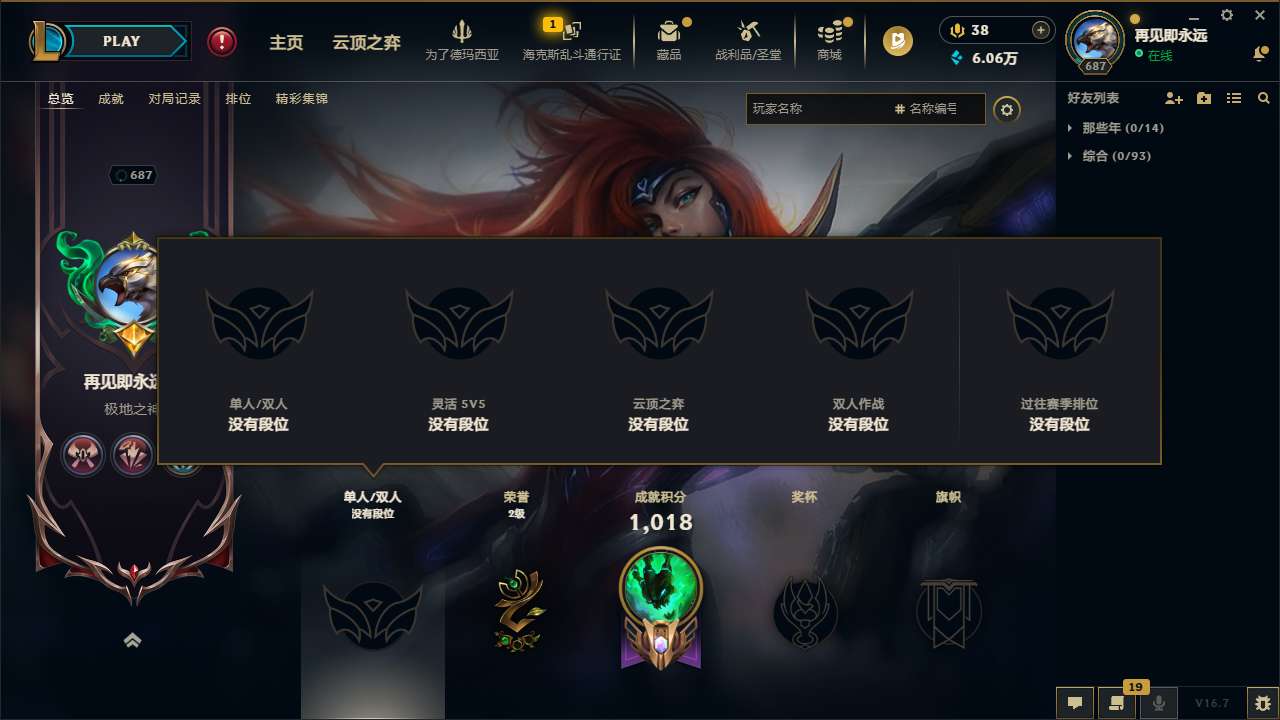Click the PLAY button
Viewport: 1280px width, 720px height.
(122, 41)
